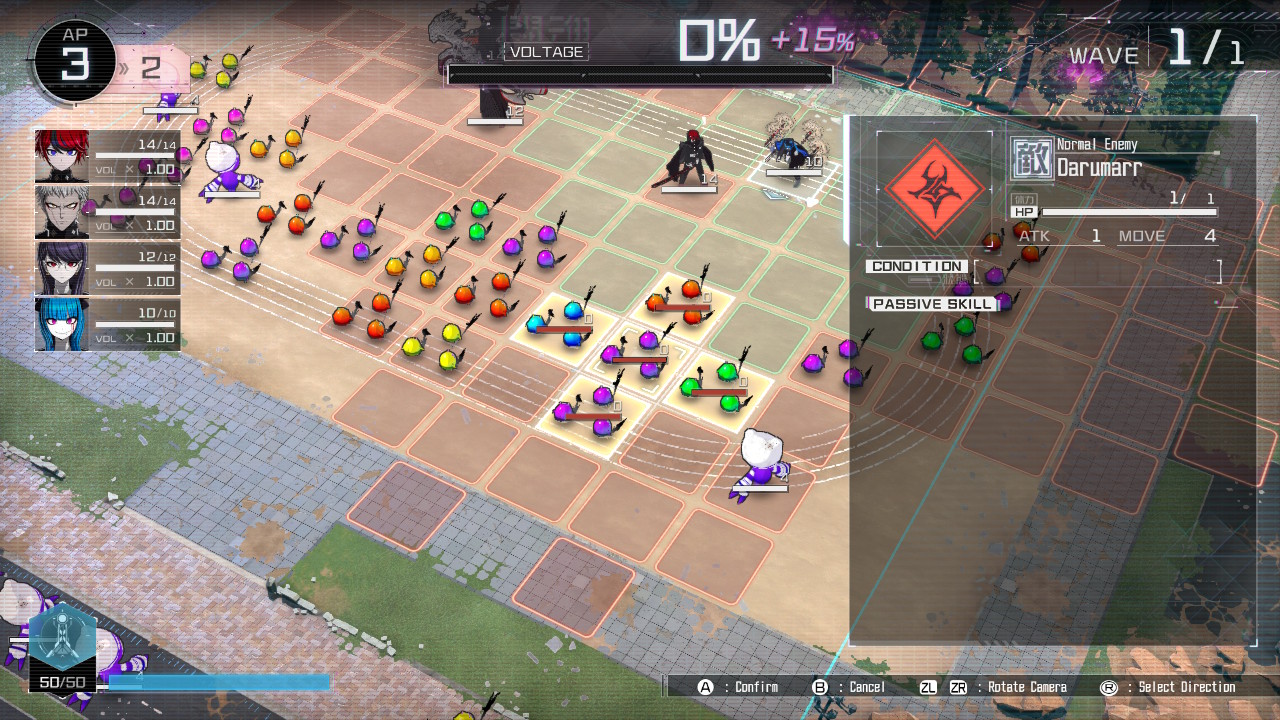The height and width of the screenshot is (720, 1280).
Task: Select the red-haired character portrait
Action: click(x=62, y=156)
